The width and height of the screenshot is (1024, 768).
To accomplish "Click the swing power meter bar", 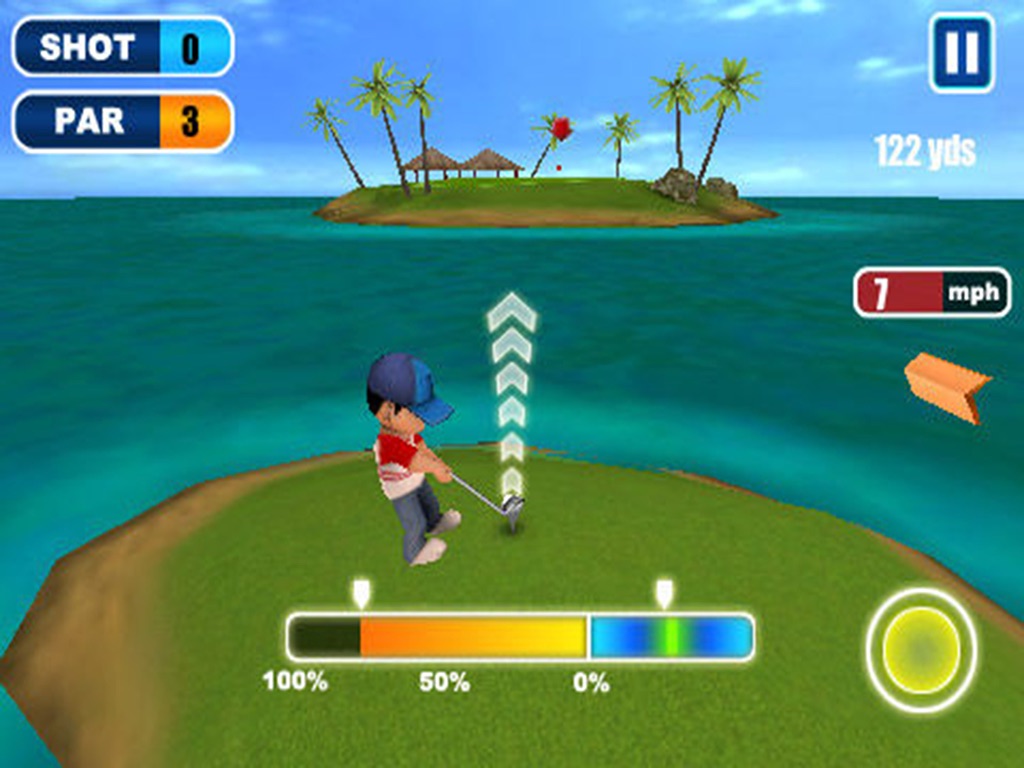I will [520, 637].
